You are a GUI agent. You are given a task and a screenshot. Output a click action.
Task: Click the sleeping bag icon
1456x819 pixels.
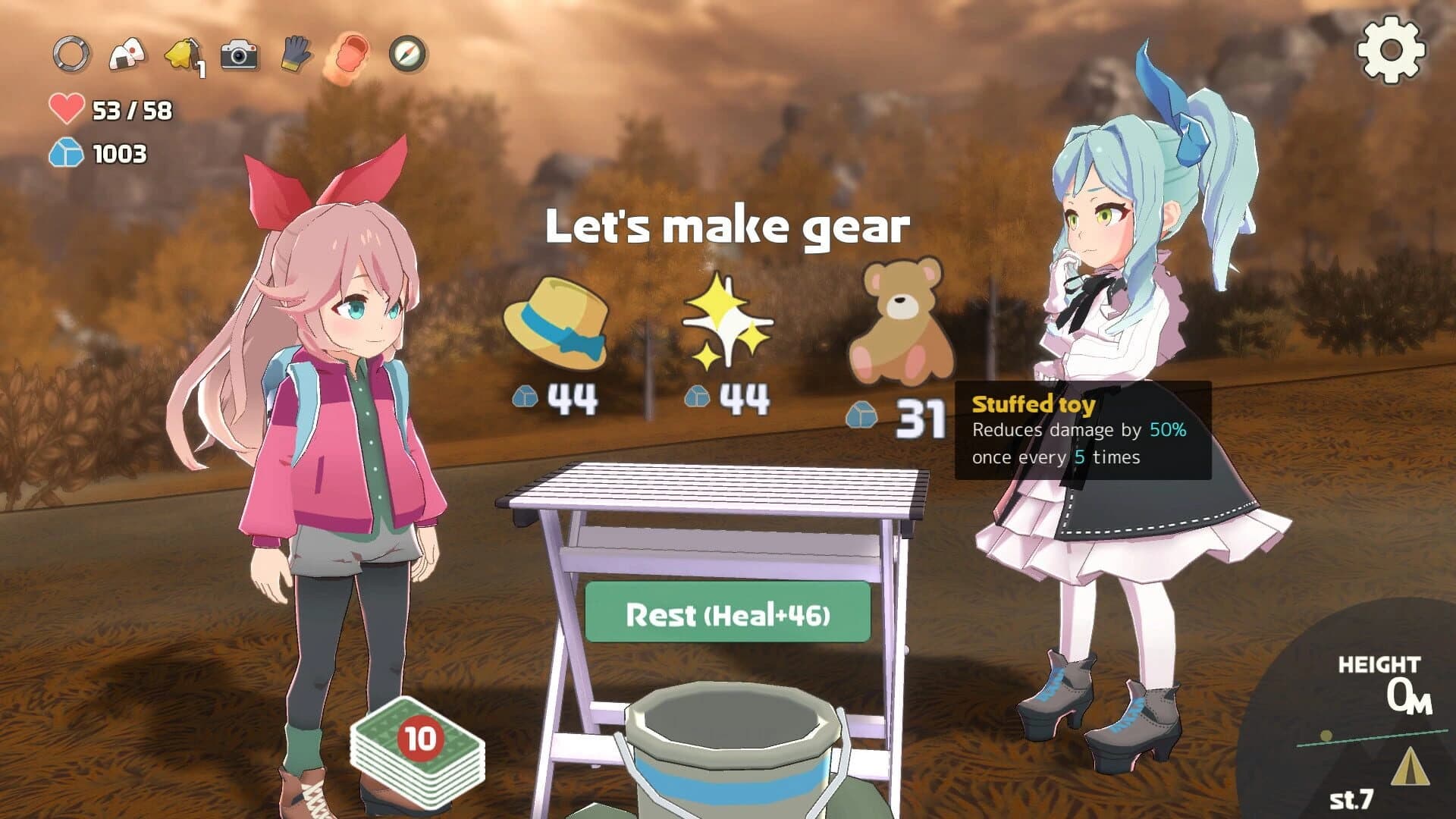(x=351, y=55)
